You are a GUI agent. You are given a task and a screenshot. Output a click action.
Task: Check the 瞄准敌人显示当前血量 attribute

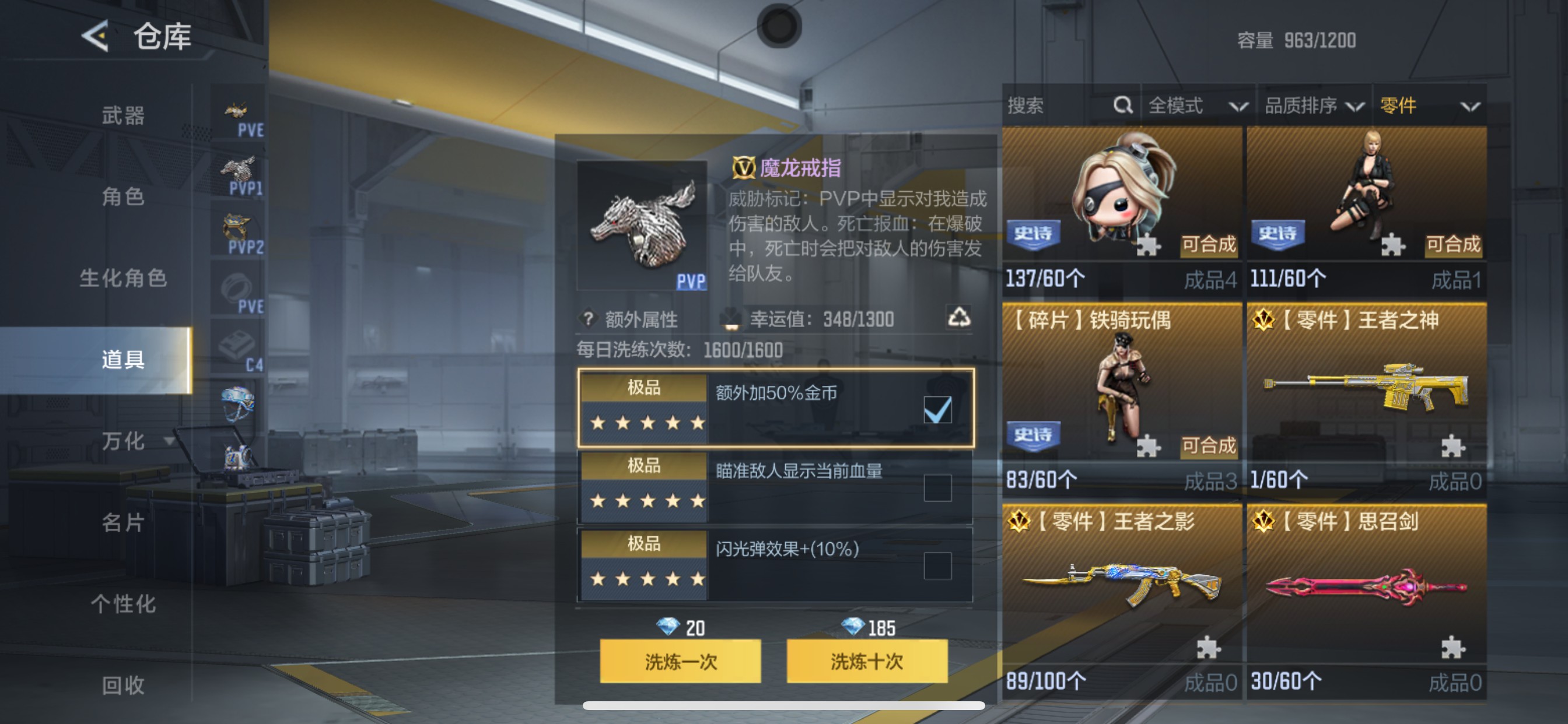[x=938, y=488]
